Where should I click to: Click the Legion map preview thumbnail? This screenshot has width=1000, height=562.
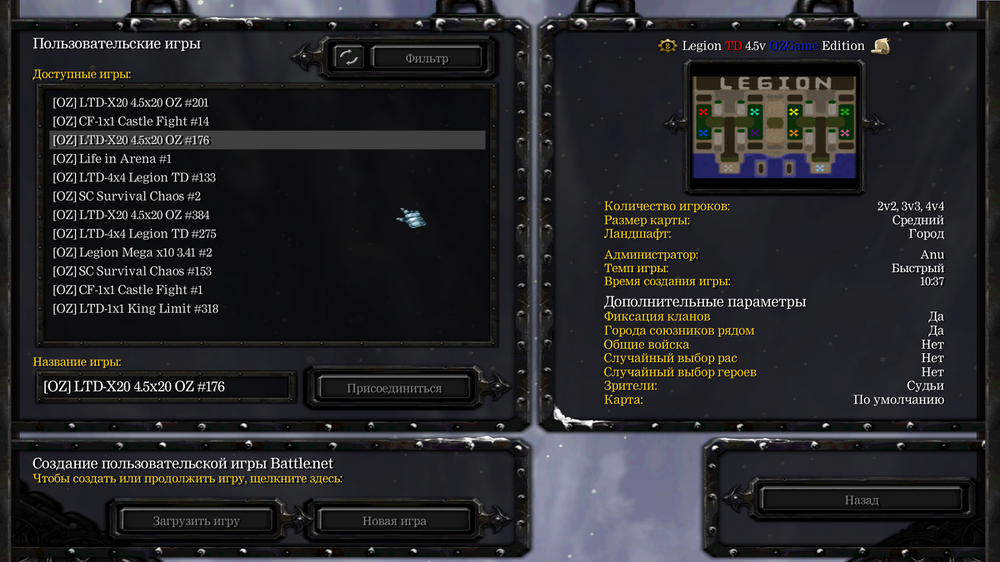click(774, 125)
